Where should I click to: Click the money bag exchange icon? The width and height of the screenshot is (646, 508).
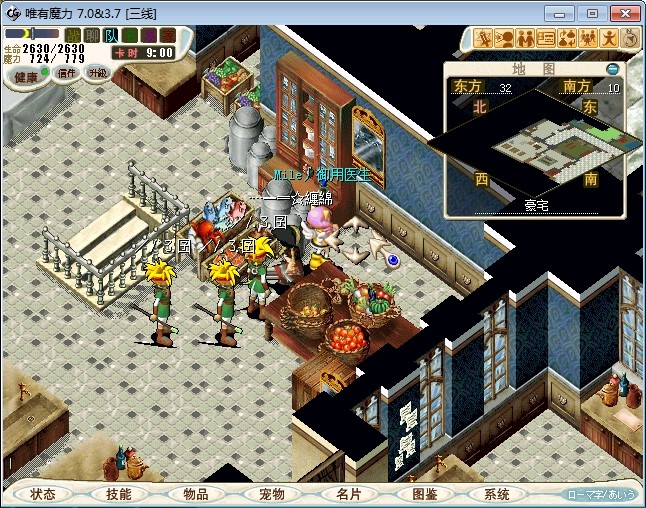tap(566, 38)
